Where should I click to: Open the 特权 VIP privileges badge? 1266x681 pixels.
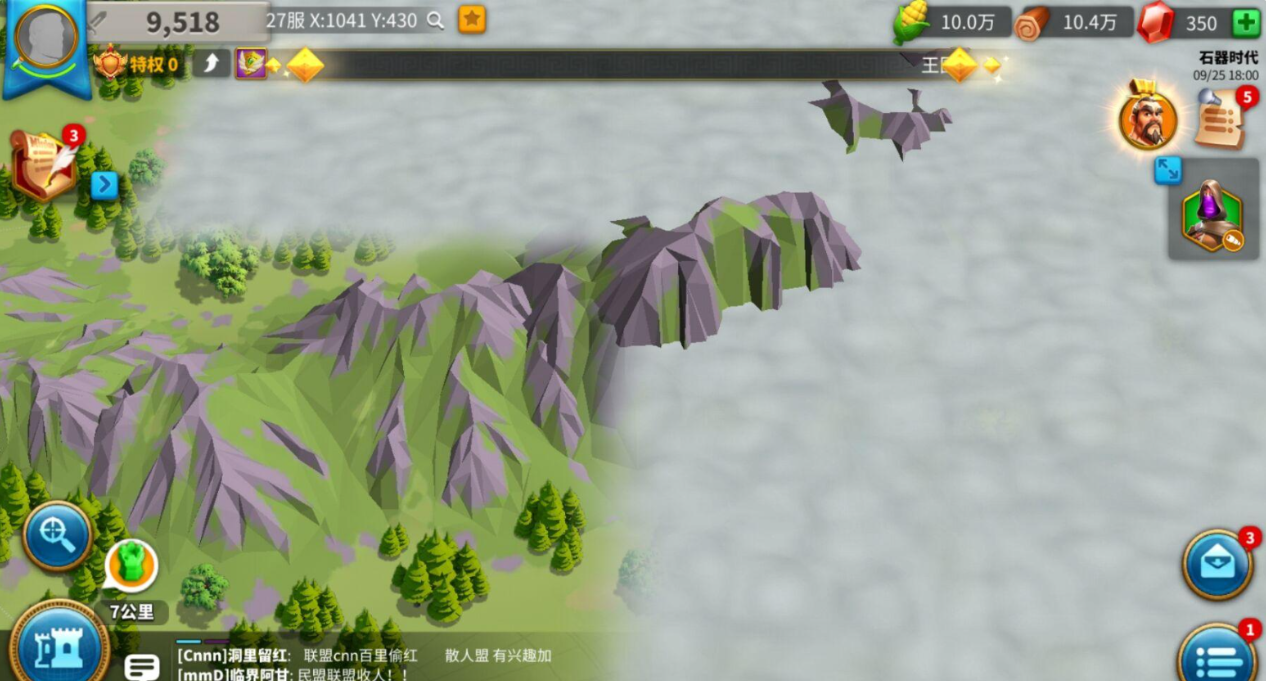138,65
